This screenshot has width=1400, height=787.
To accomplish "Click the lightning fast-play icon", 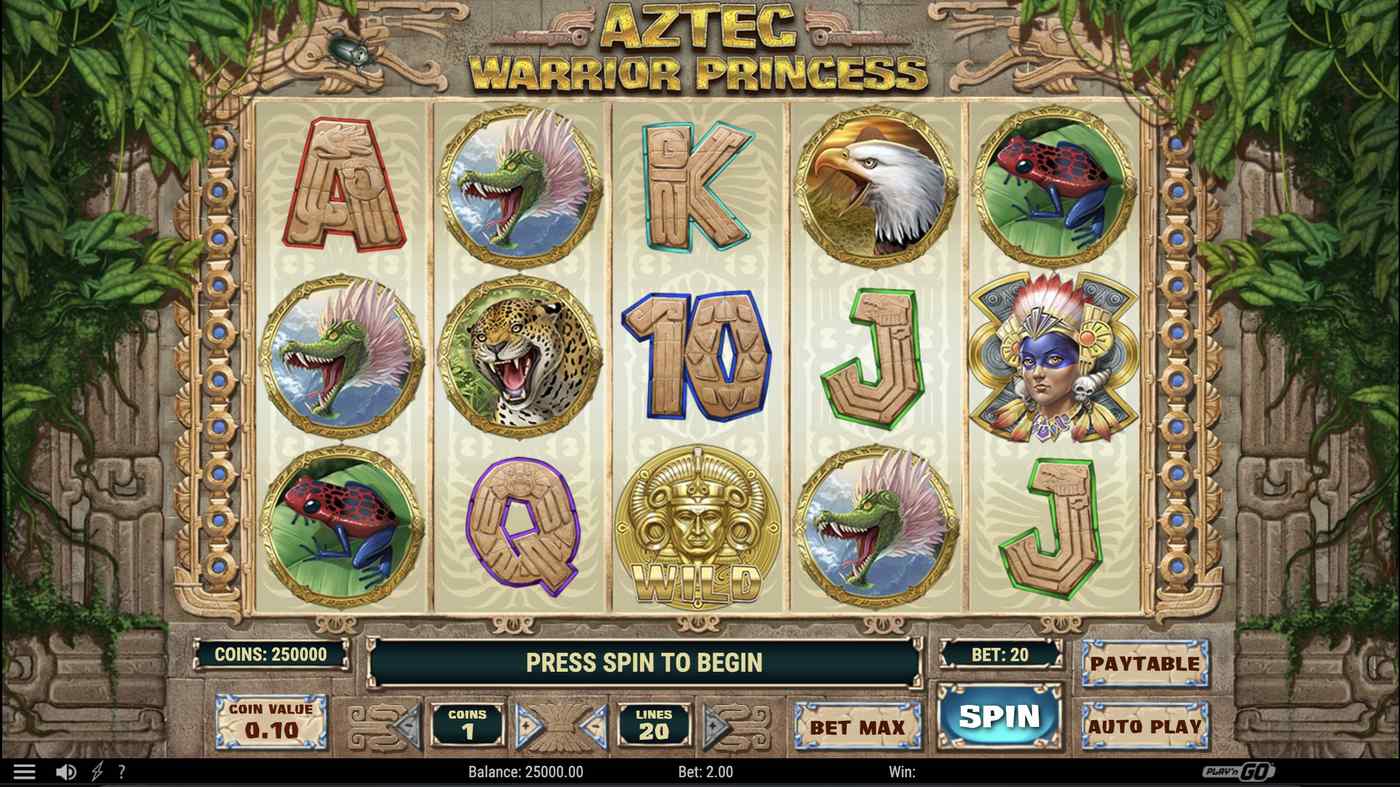I will click(96, 771).
